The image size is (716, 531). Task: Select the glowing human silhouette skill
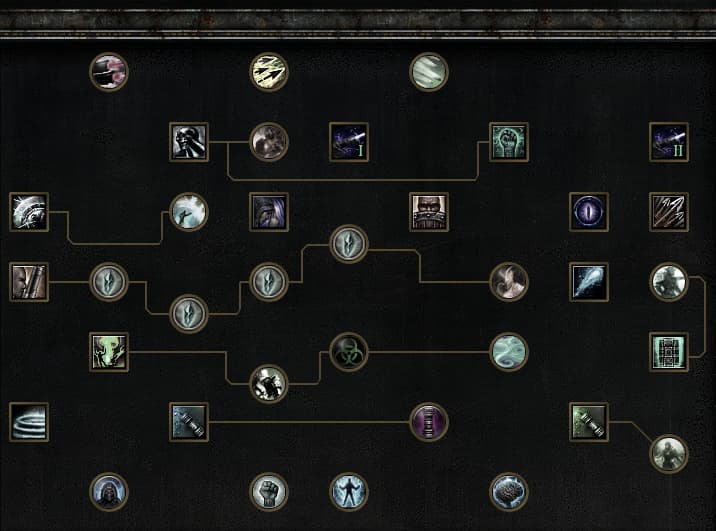(x=349, y=492)
